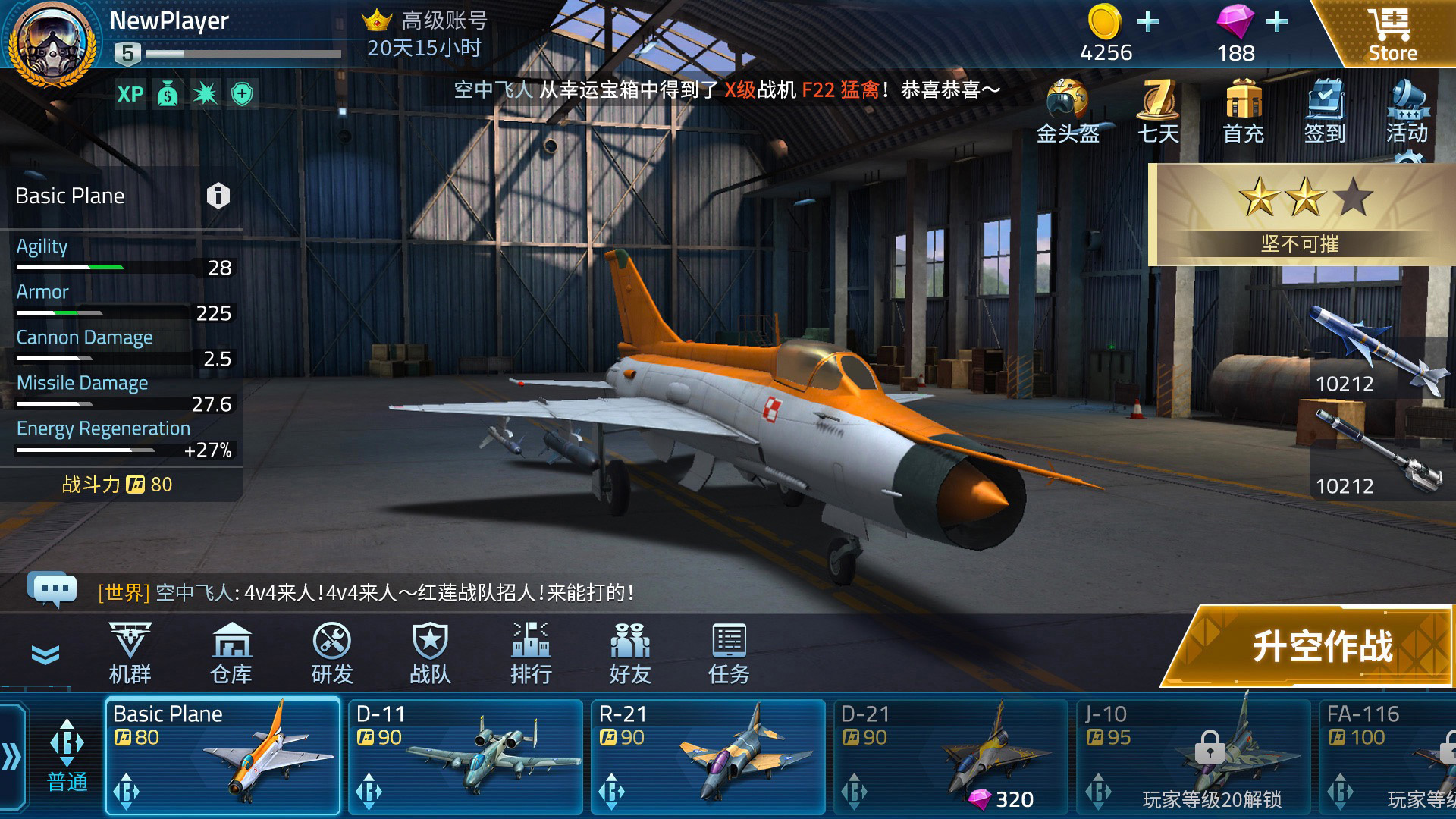
Task: Select the D-21 aircraft card
Action: tap(952, 755)
